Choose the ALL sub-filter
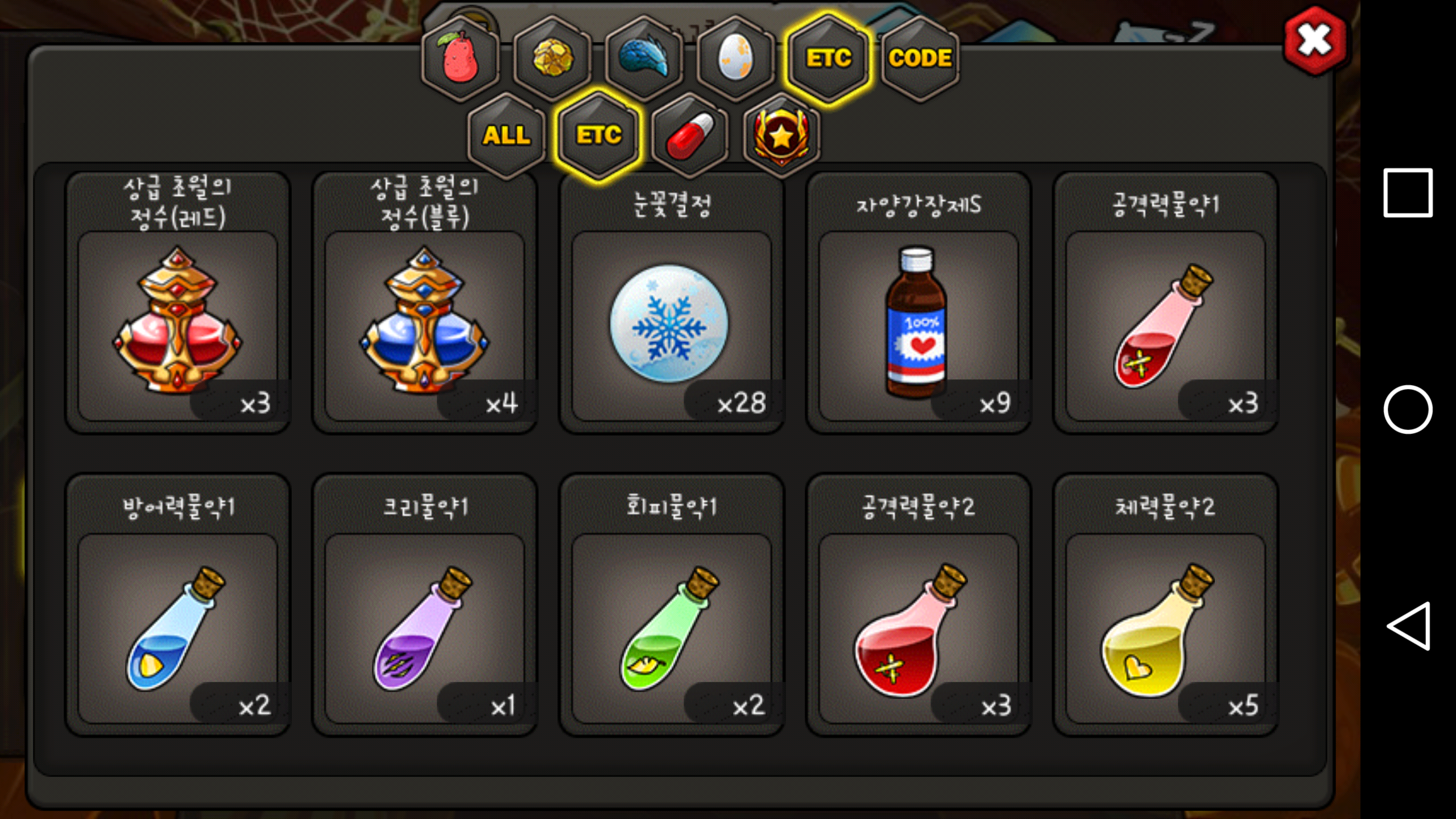This screenshot has height=819, width=1456. click(506, 135)
